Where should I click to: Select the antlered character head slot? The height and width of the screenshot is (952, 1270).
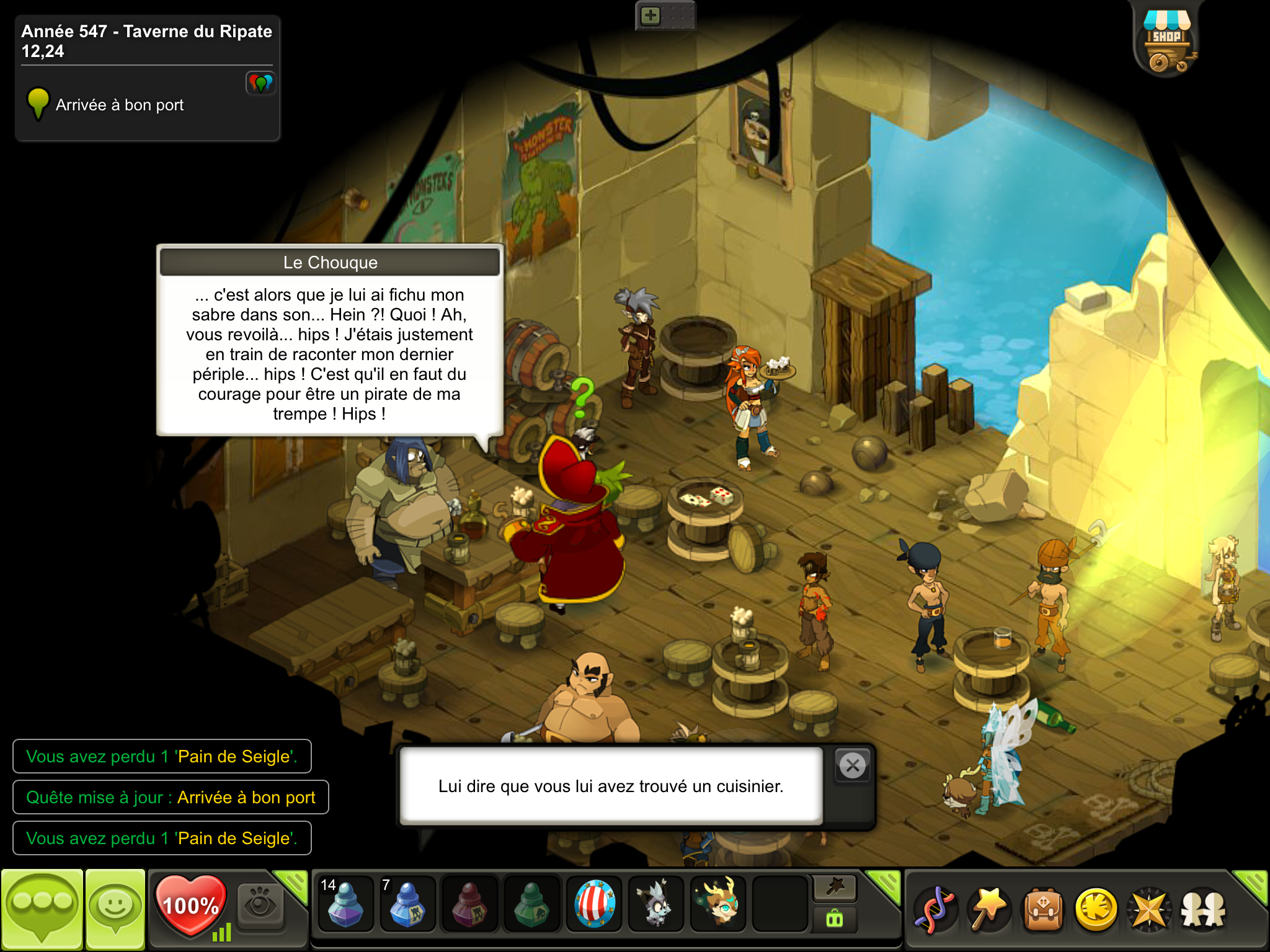pyautogui.click(x=718, y=904)
